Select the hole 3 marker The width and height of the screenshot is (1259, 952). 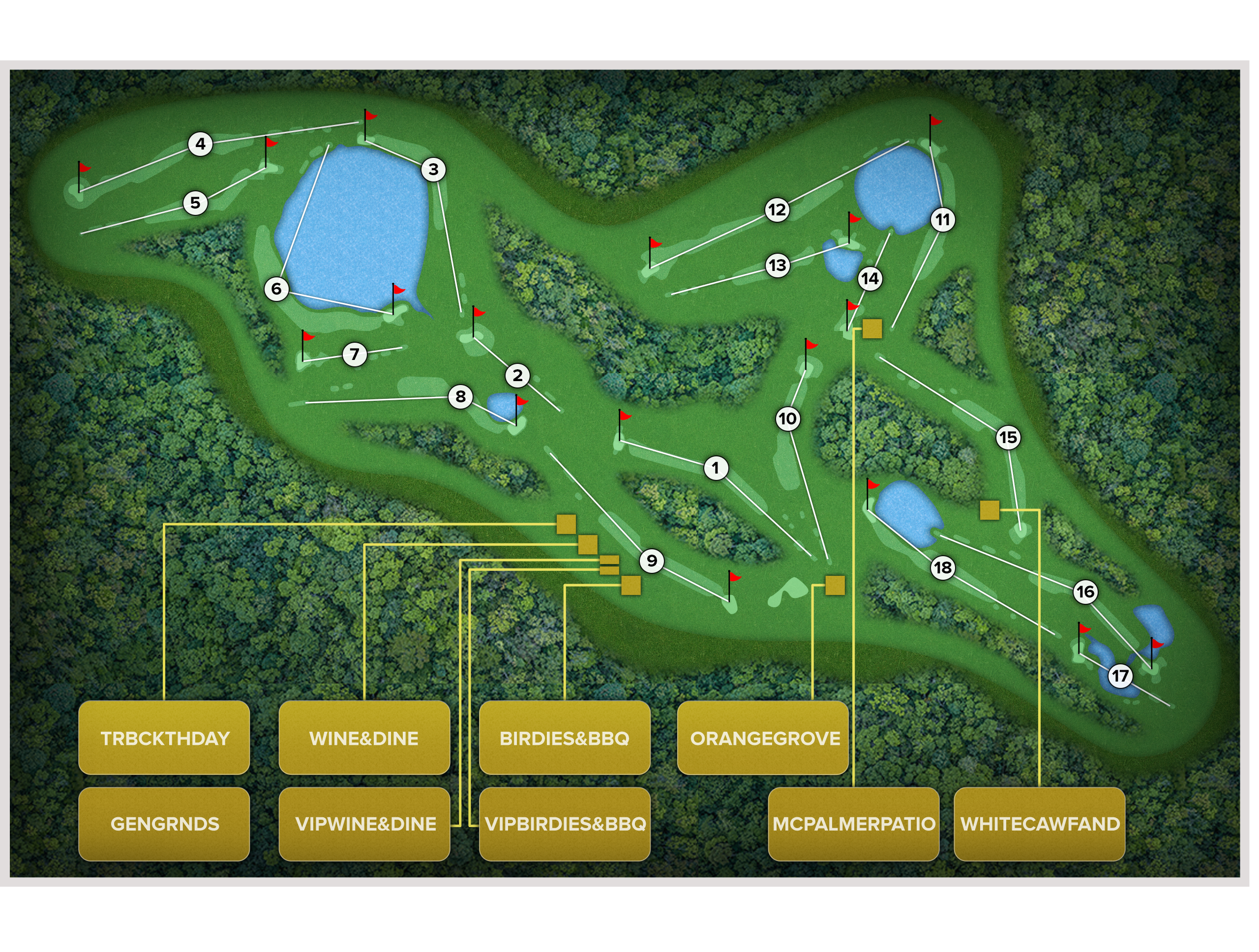[433, 169]
